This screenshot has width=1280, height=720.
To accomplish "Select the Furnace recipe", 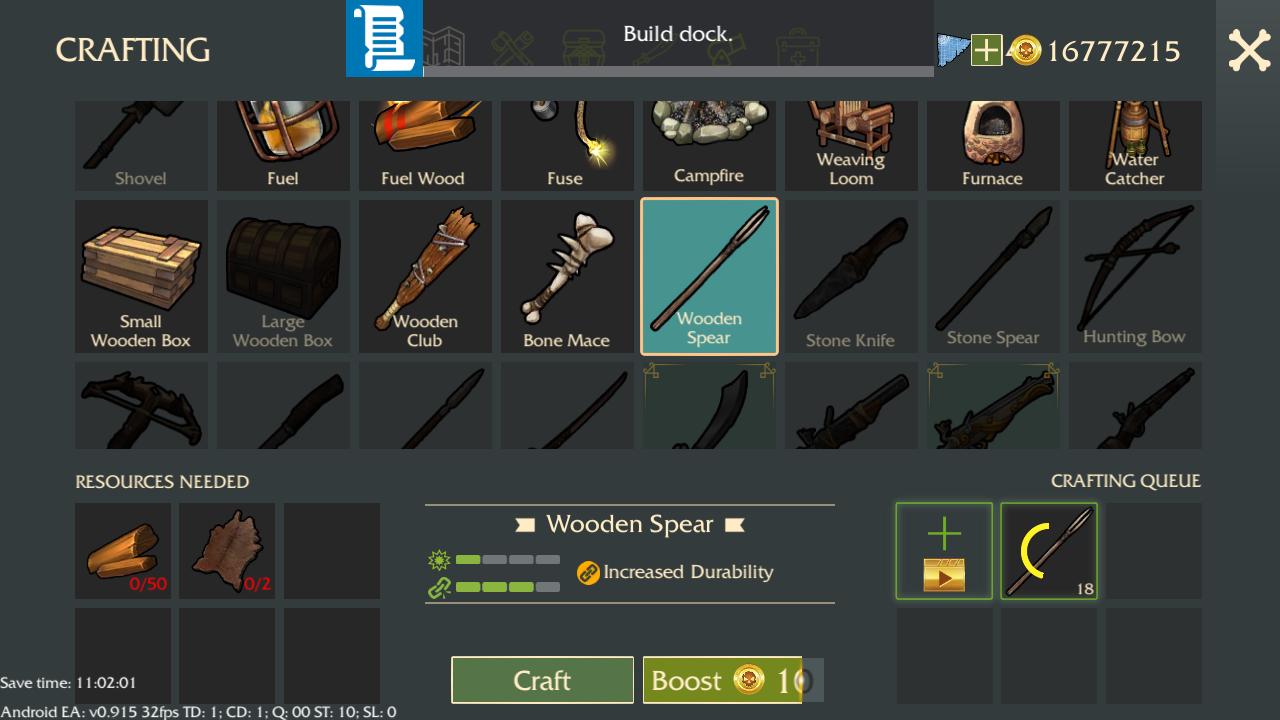I will (x=993, y=145).
